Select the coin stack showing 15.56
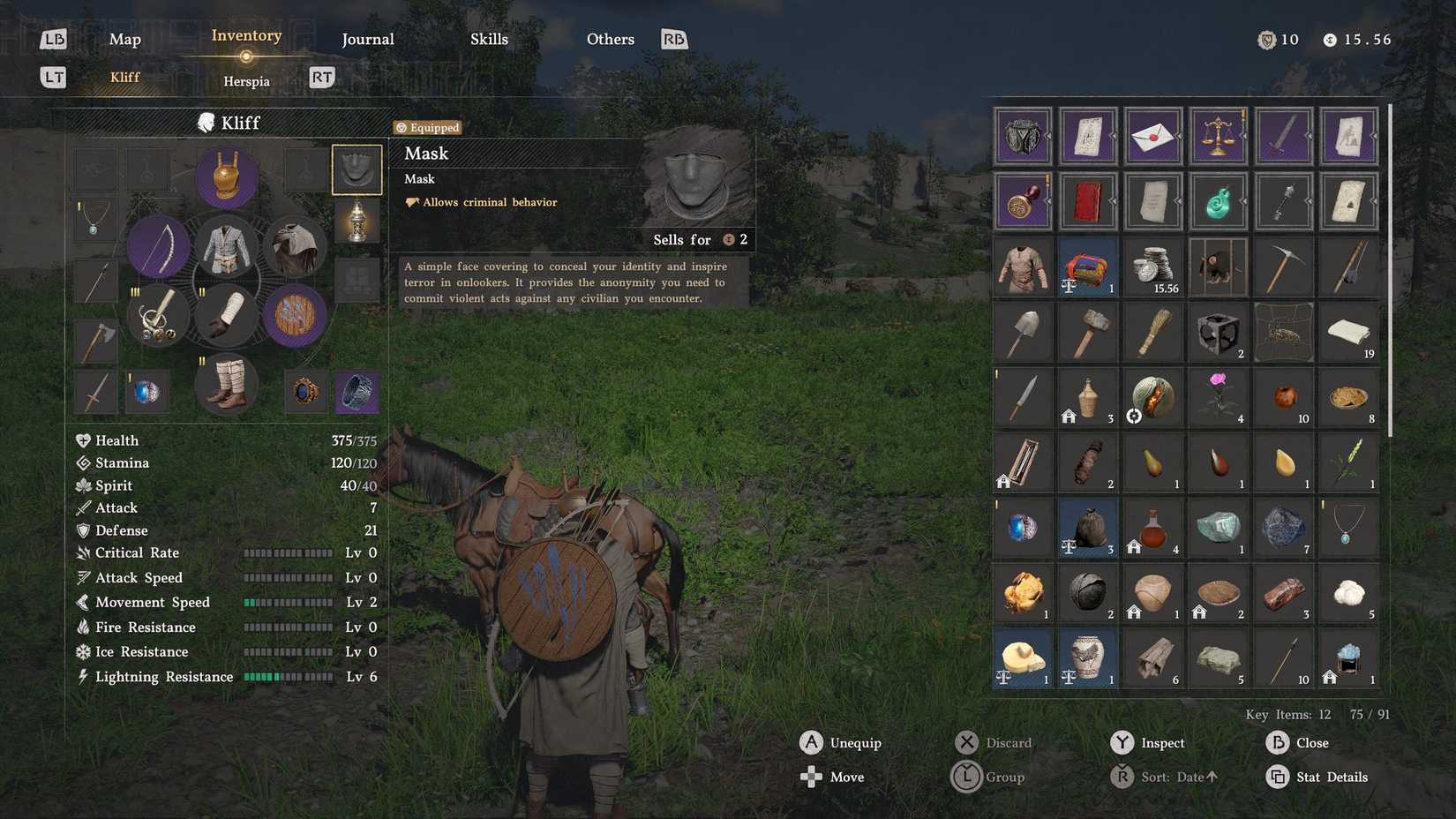 [x=1153, y=267]
